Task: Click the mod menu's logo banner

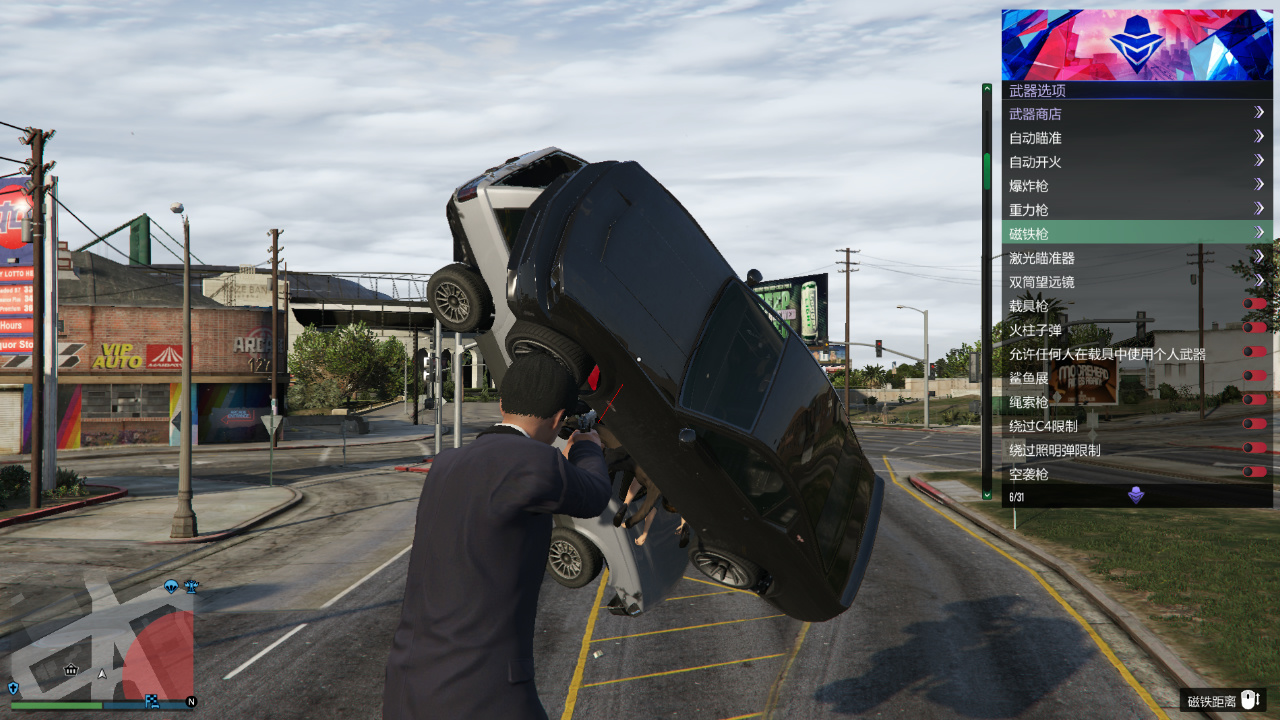Action: 1137,45
